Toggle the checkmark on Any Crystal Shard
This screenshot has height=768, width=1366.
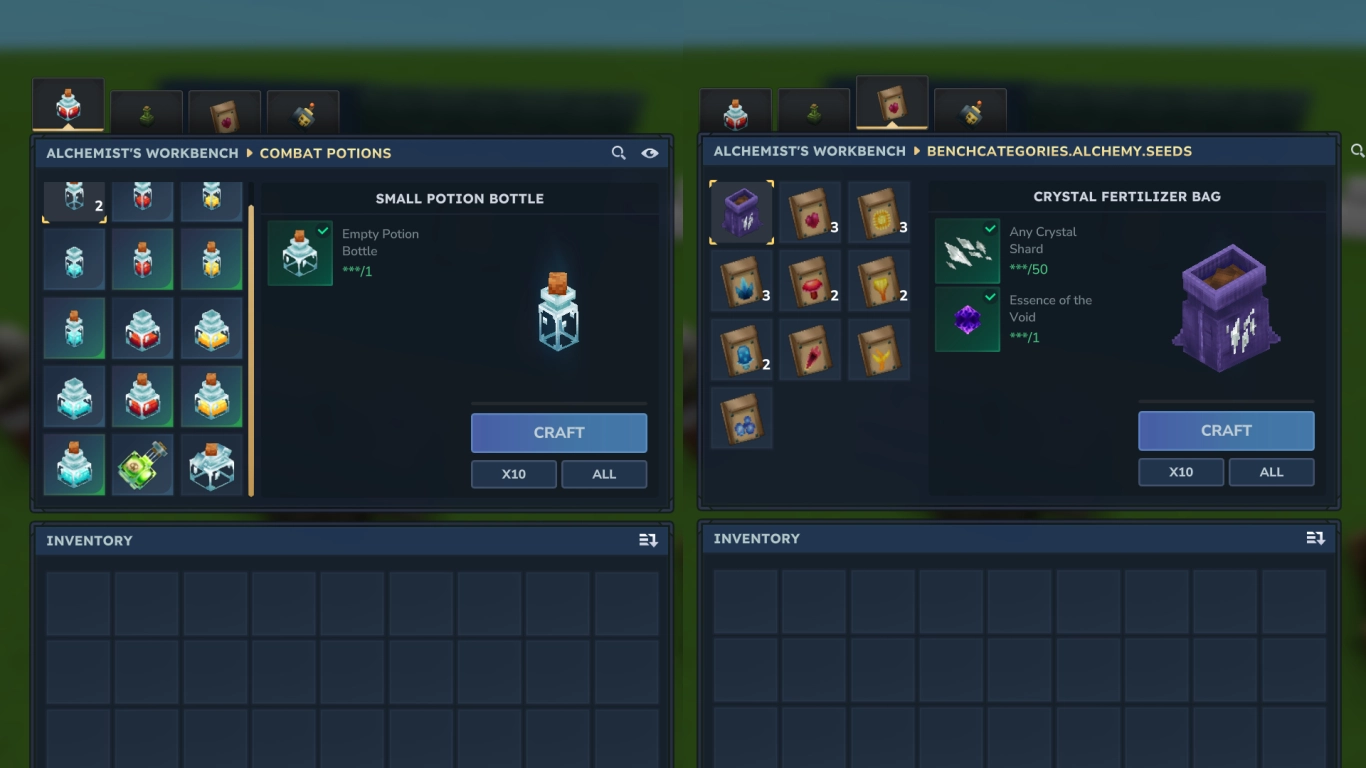pos(988,229)
